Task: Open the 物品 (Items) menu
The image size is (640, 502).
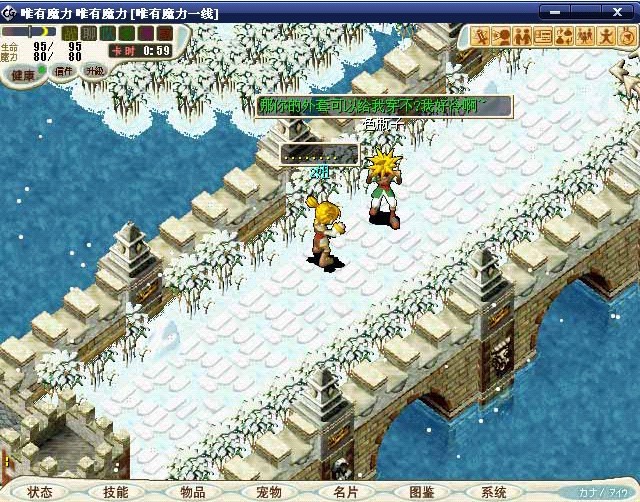Action: click(x=193, y=492)
